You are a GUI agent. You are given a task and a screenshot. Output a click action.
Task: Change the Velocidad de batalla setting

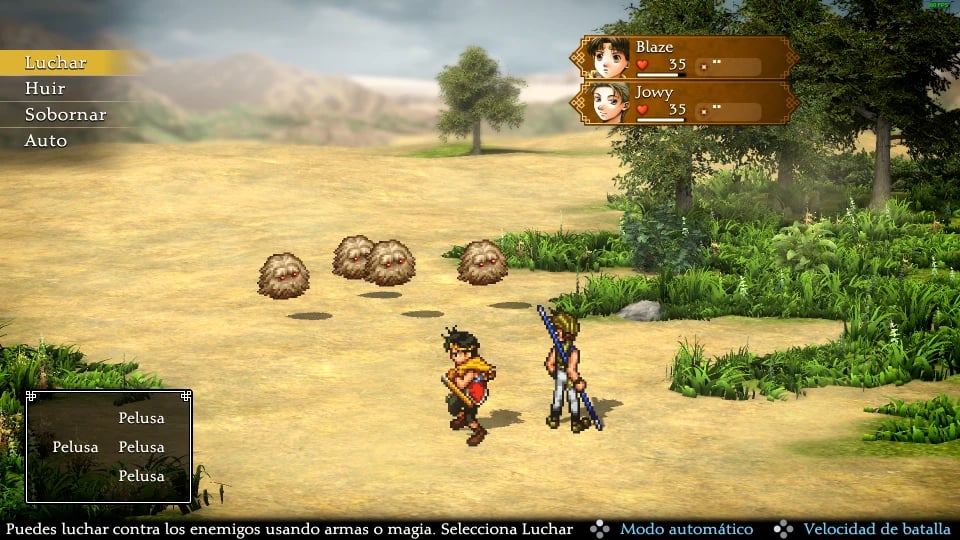[875, 529]
